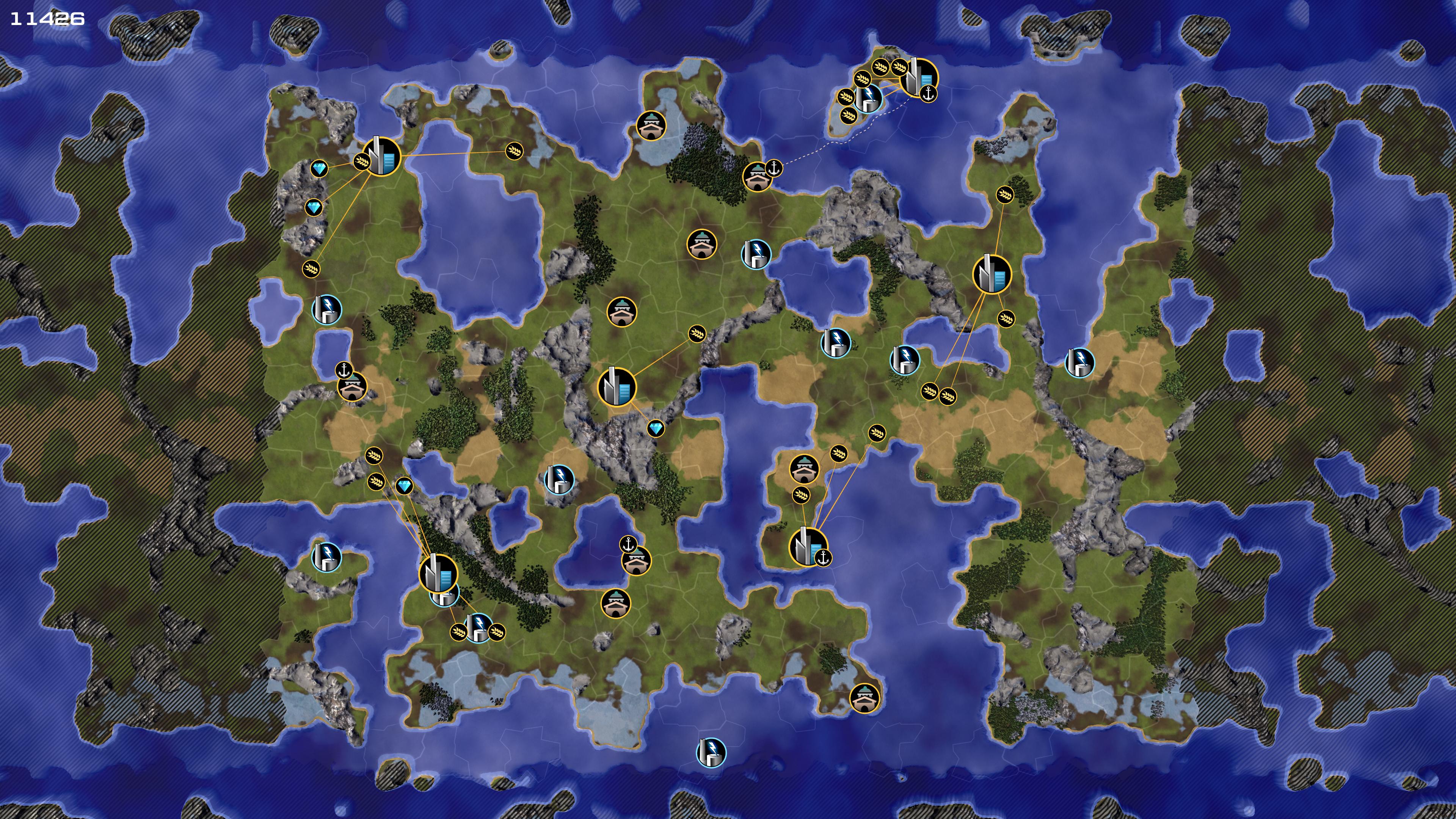
Task: Click the anchor badge on the domed village marker with the dashed sea route
Action: pos(774,167)
